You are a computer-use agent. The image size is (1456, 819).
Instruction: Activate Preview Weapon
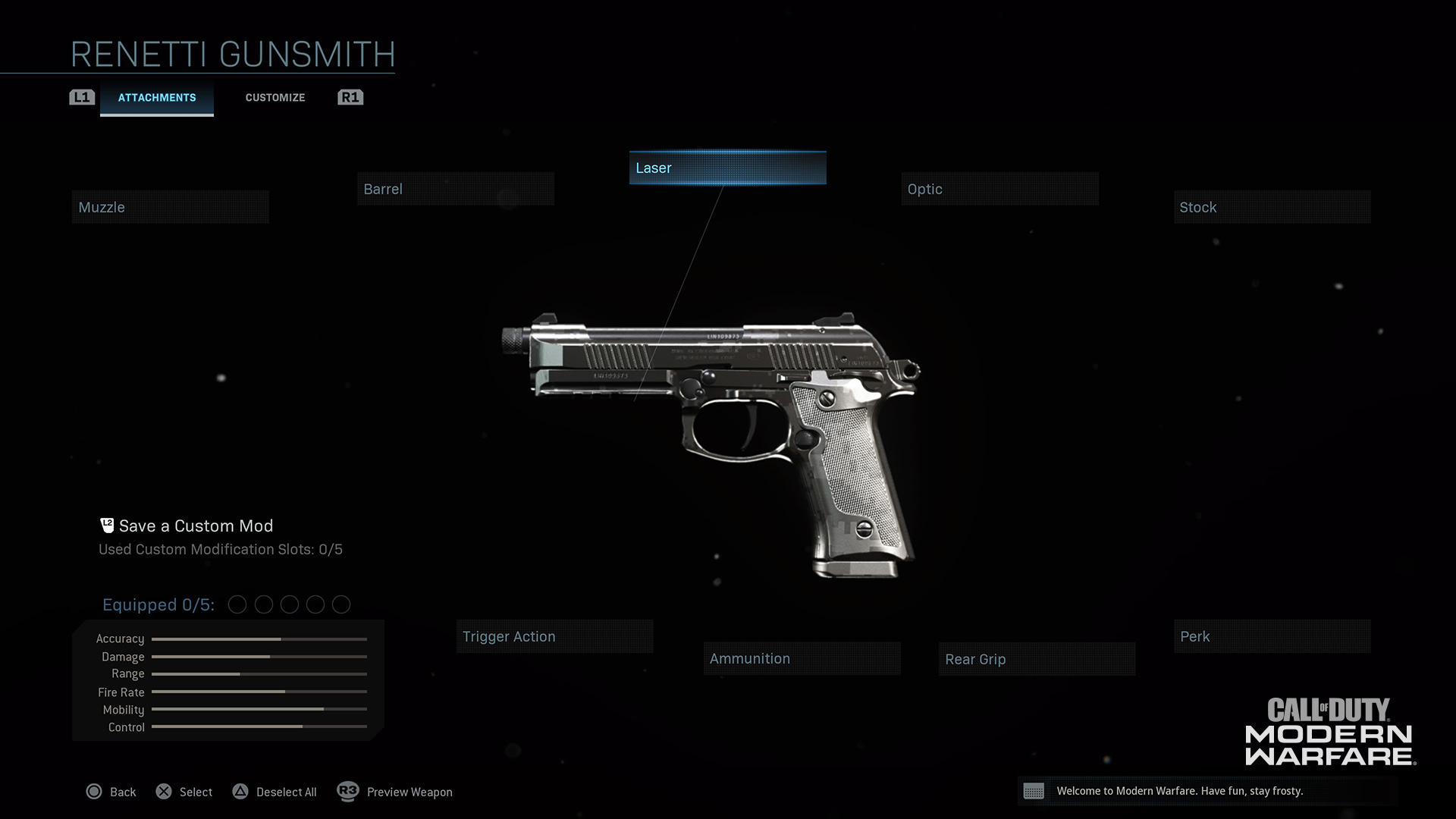coord(396,792)
